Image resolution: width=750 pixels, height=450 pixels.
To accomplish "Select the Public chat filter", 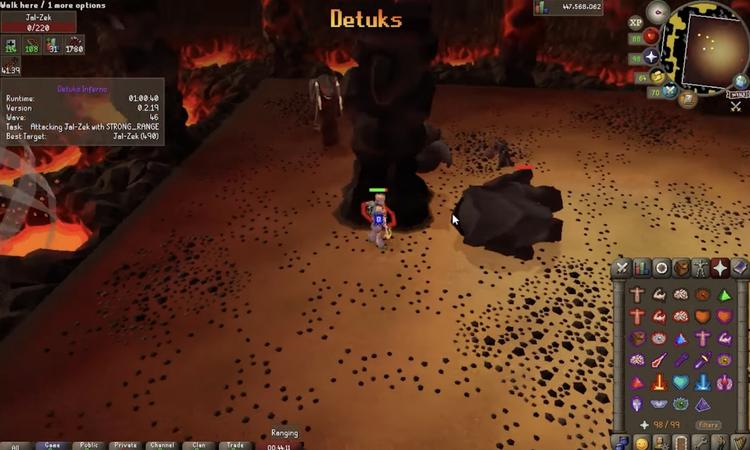I will click(x=89, y=445).
